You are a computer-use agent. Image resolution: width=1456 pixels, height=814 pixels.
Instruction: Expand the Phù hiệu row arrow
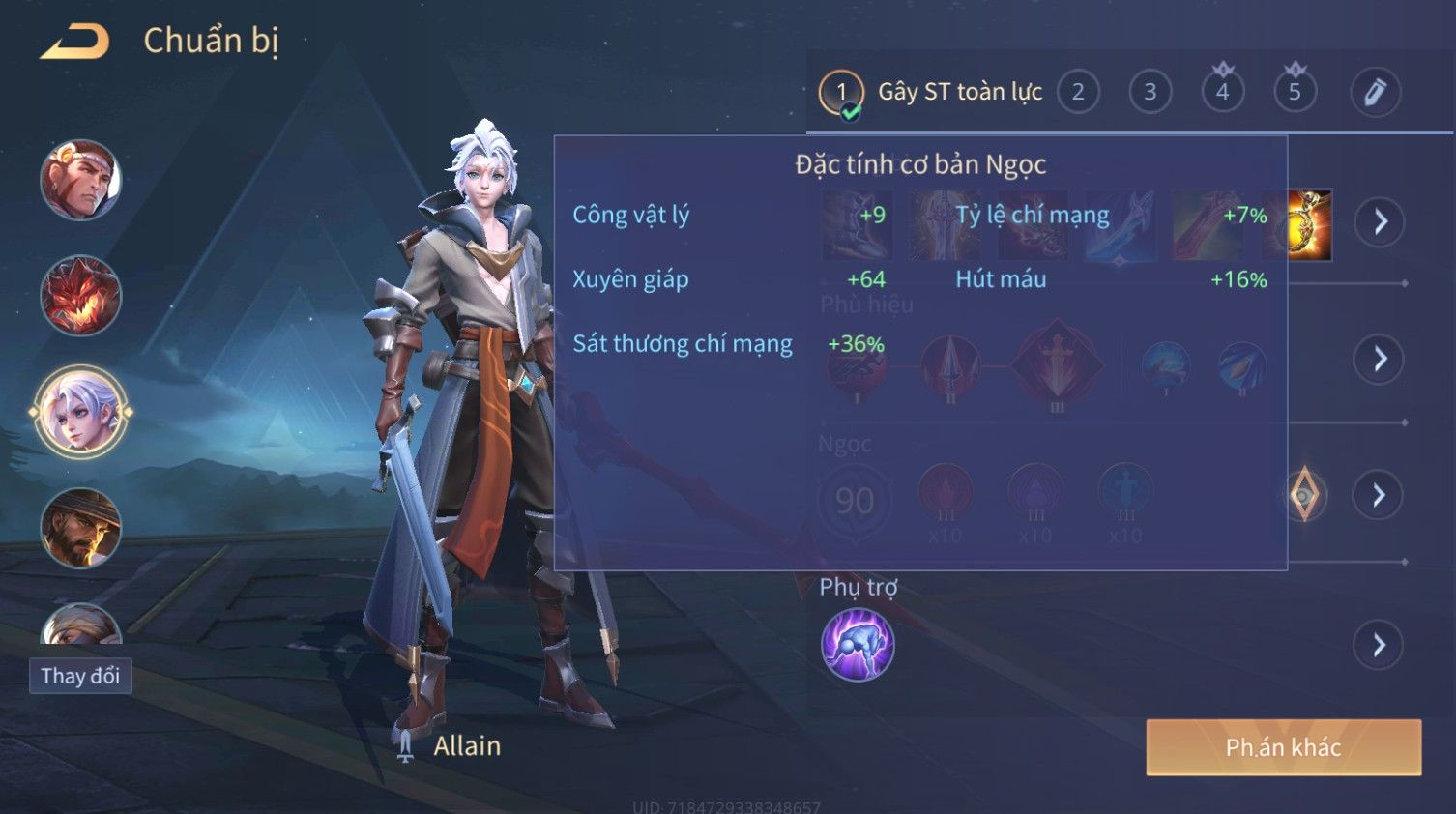point(1380,360)
